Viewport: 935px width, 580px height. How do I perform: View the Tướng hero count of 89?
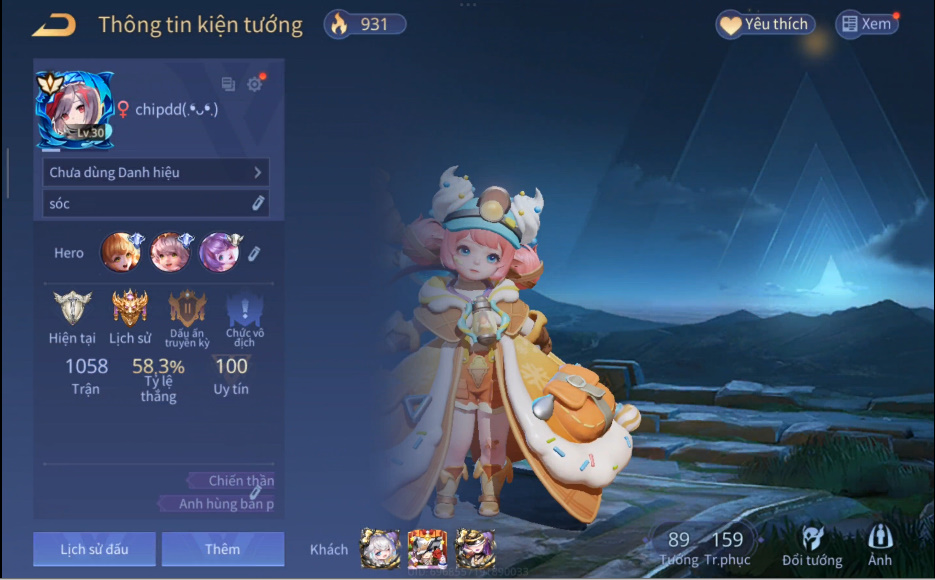click(x=679, y=548)
